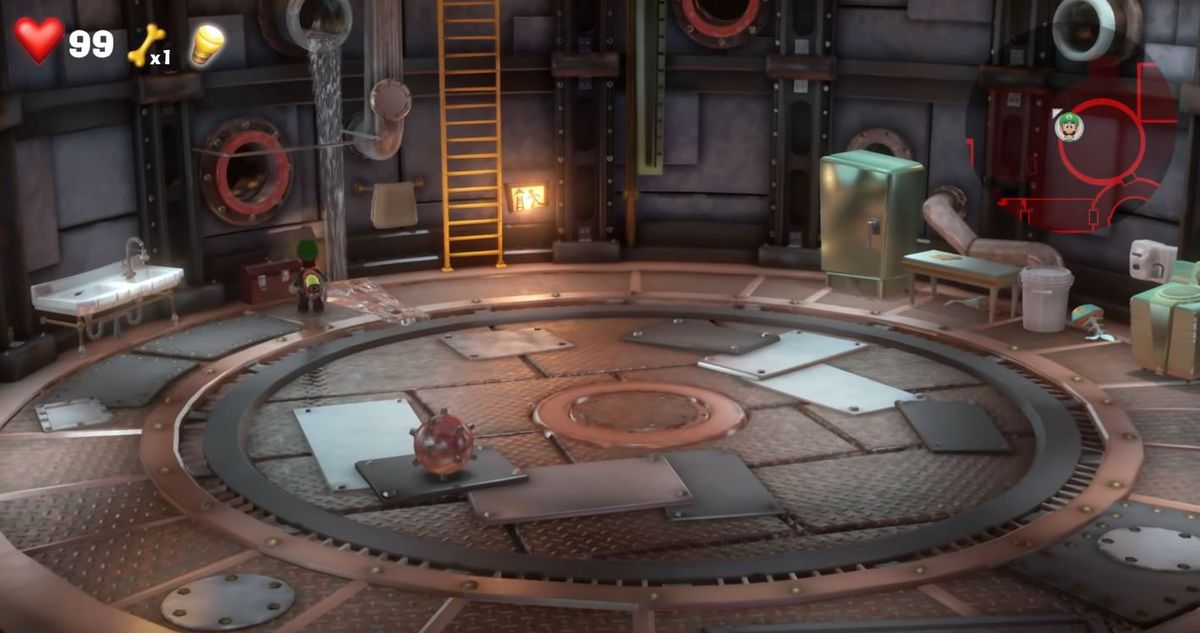Click Luigi's face marker on the minimap

coord(1069,127)
